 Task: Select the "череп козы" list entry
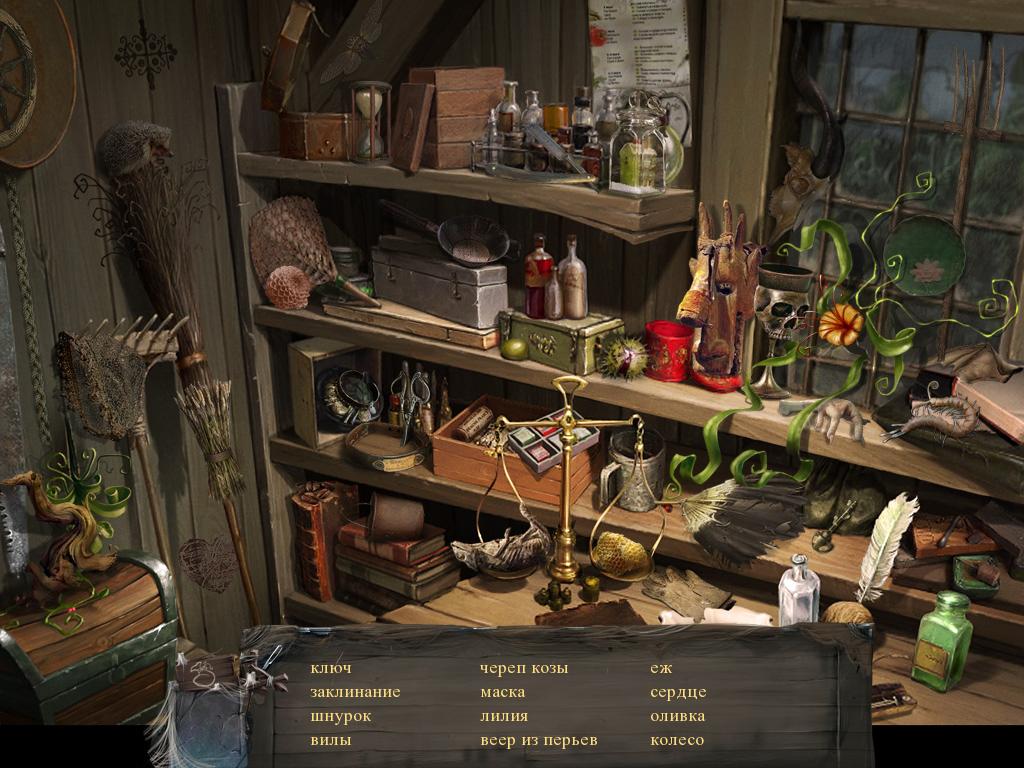coord(524,668)
